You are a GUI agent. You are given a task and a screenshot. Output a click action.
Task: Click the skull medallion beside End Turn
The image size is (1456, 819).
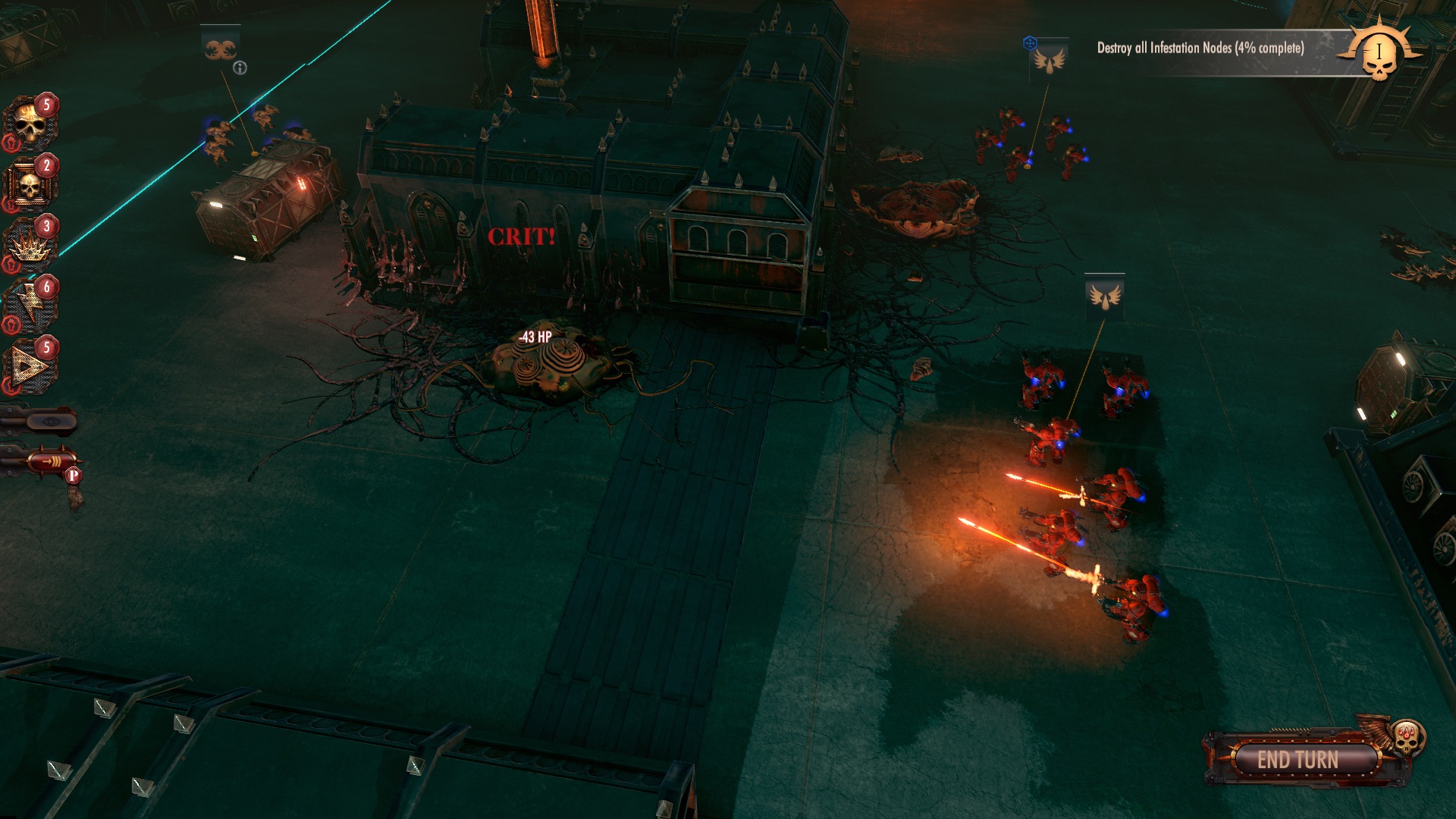point(1407,737)
